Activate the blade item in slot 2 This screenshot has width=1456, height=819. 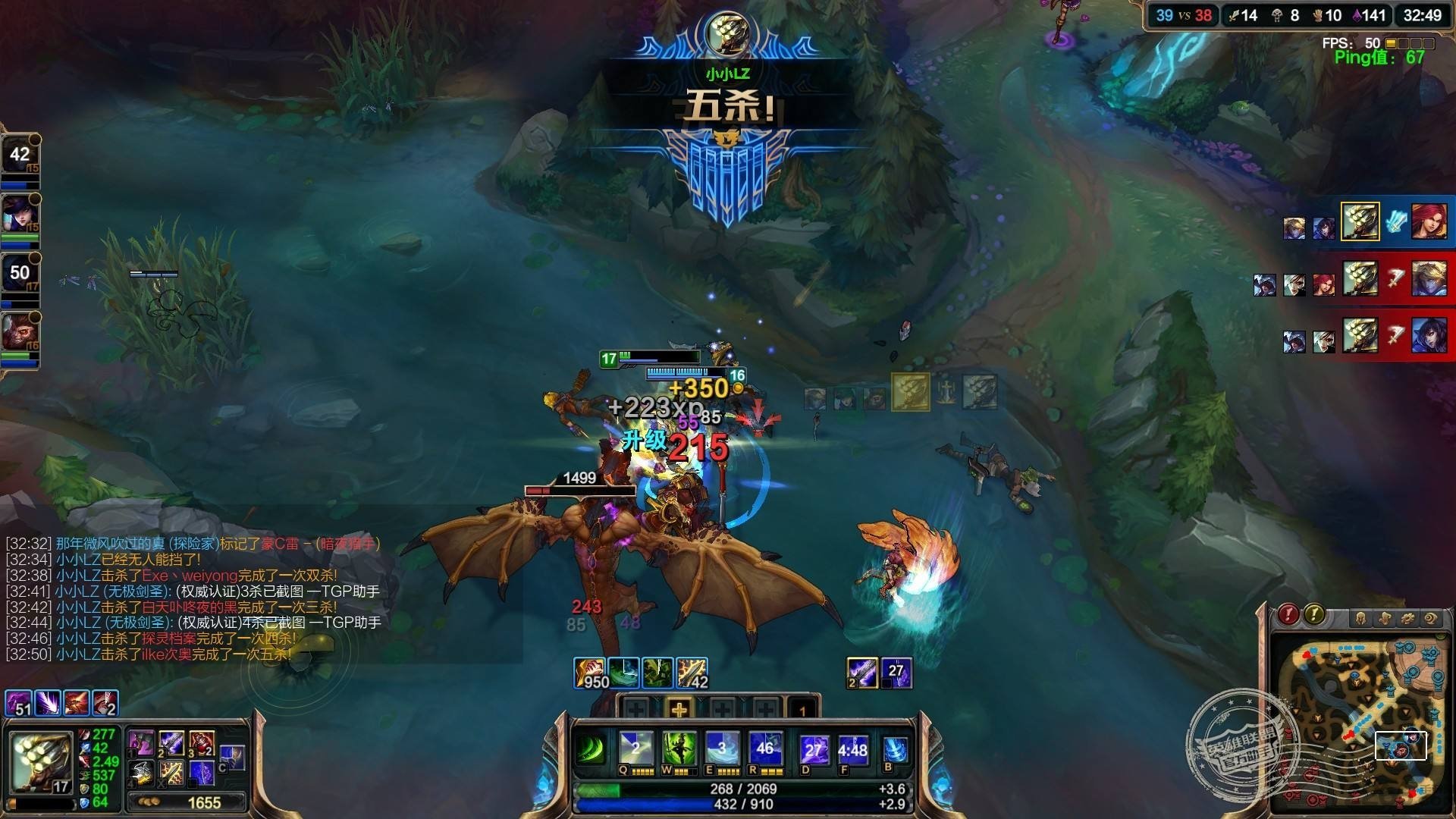[x=171, y=743]
